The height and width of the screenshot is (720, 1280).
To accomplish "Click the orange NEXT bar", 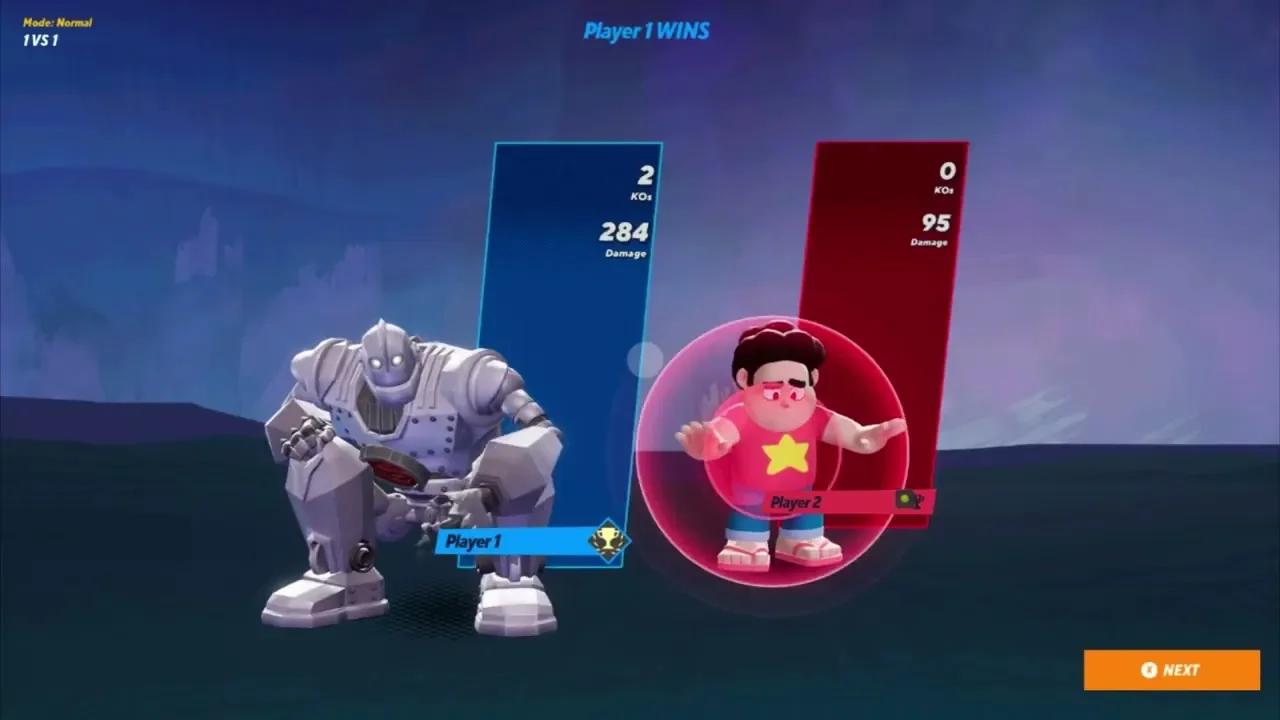I will coord(1171,670).
